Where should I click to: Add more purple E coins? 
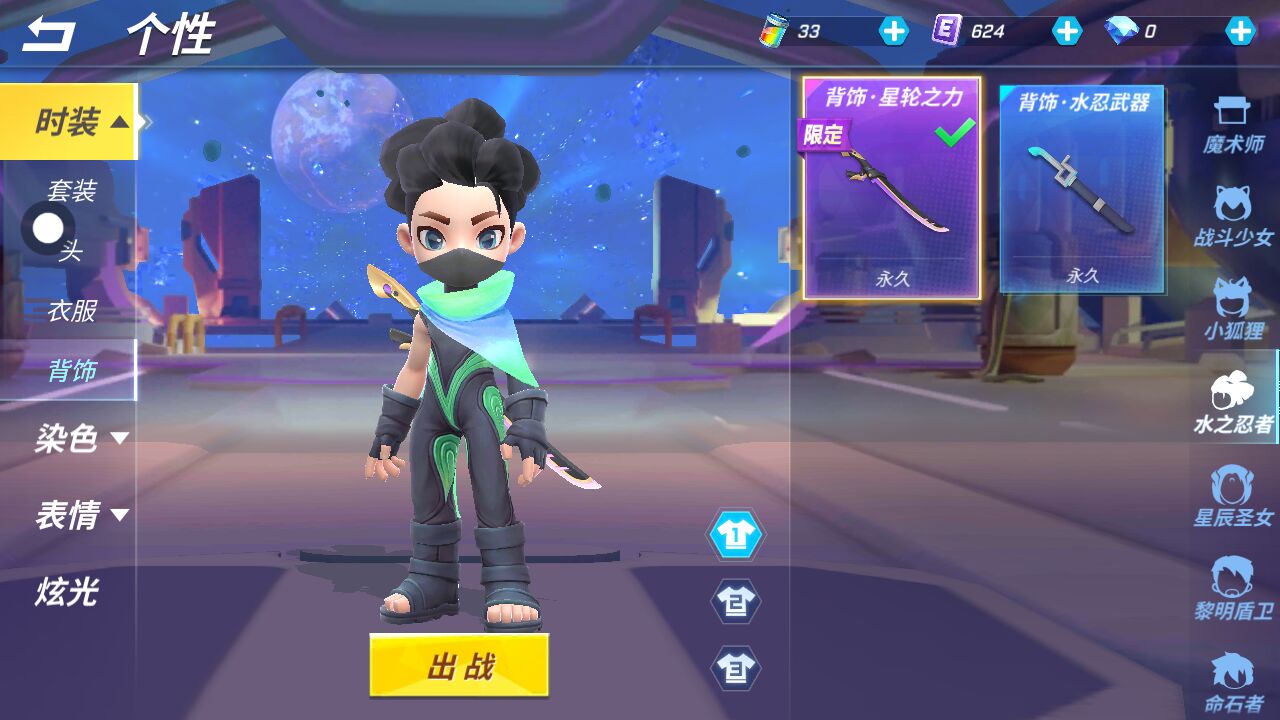1067,31
